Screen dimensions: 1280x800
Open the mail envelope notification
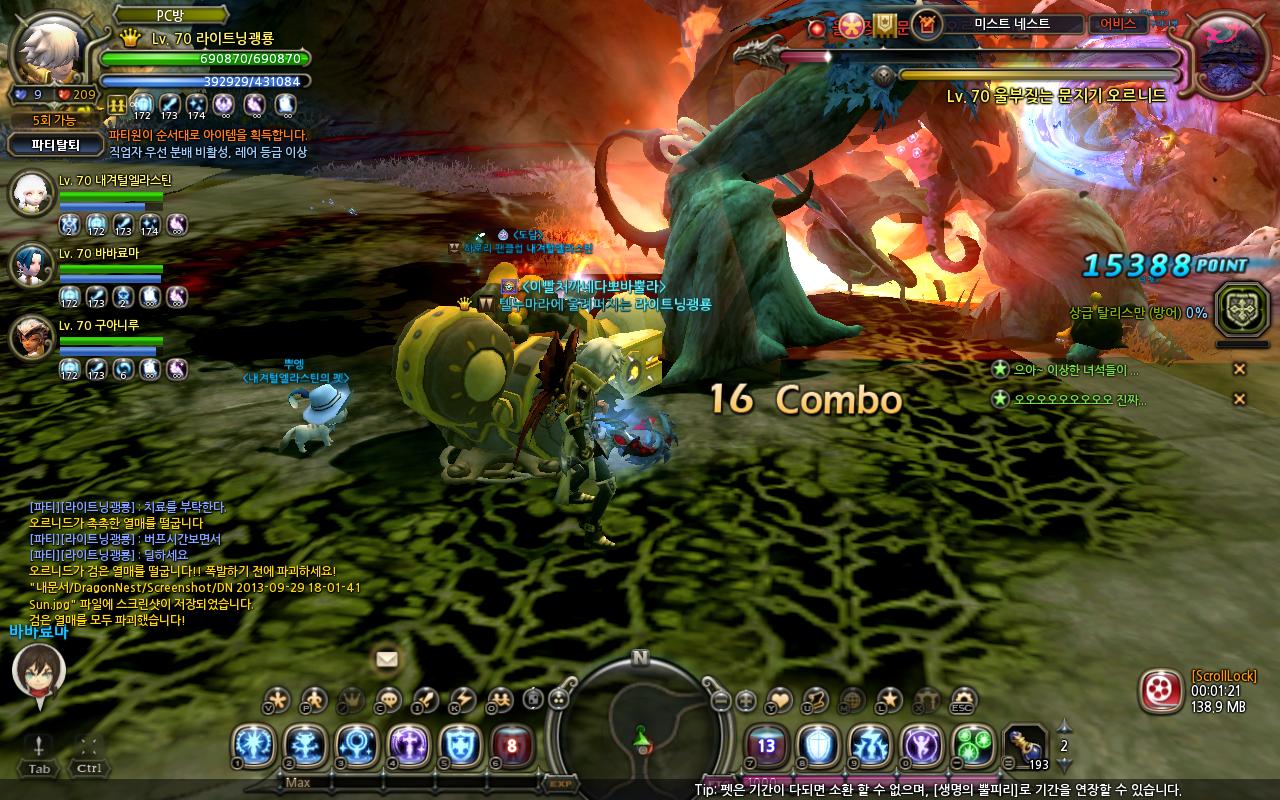[386, 659]
